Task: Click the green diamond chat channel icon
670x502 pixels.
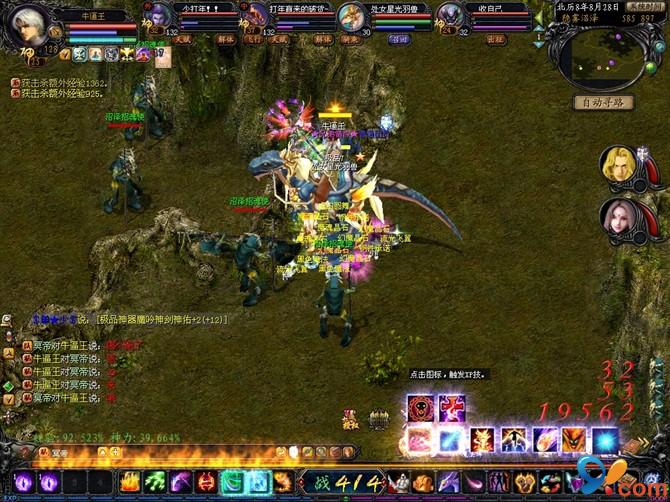Action: (8, 384)
